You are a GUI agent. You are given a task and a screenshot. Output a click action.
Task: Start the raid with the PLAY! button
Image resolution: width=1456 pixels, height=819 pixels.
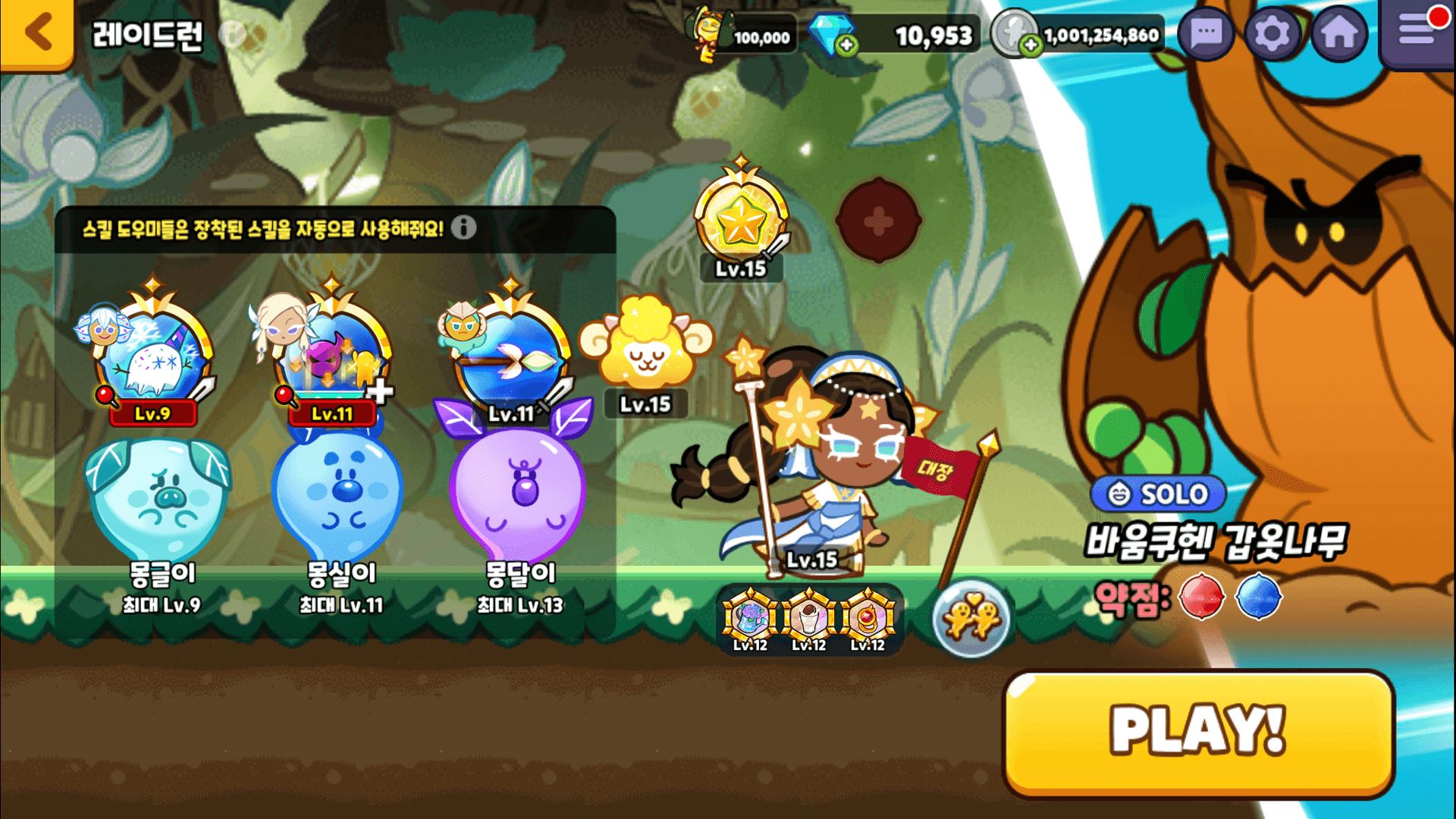[x=1198, y=732]
